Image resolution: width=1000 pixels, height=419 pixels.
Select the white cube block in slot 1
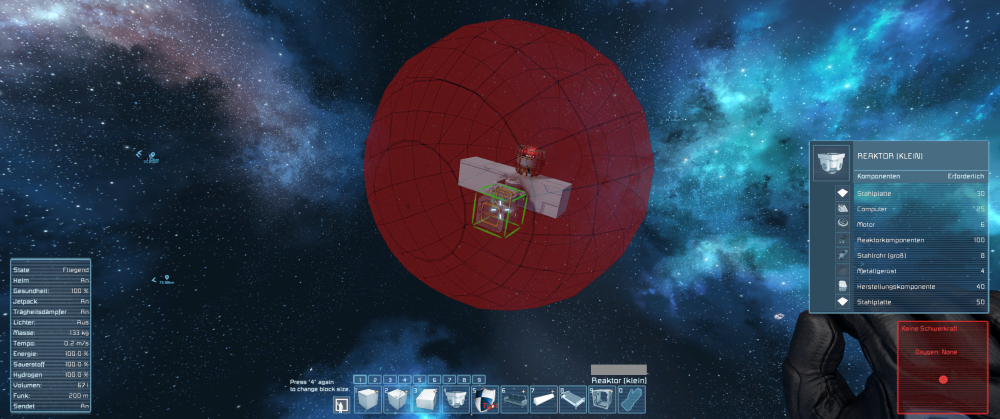click(369, 401)
